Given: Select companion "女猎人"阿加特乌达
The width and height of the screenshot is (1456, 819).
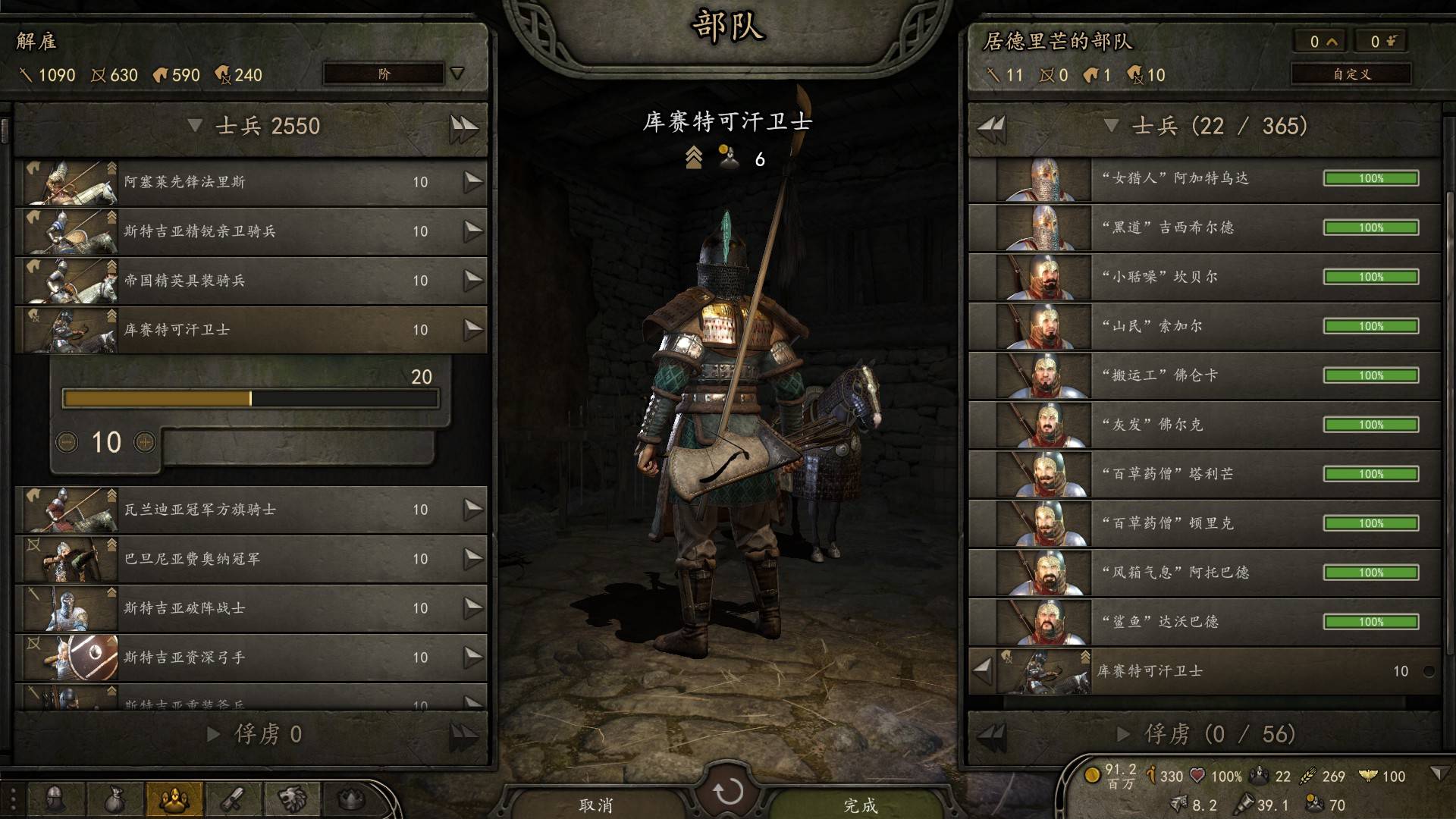Looking at the screenshot, I should (1204, 179).
